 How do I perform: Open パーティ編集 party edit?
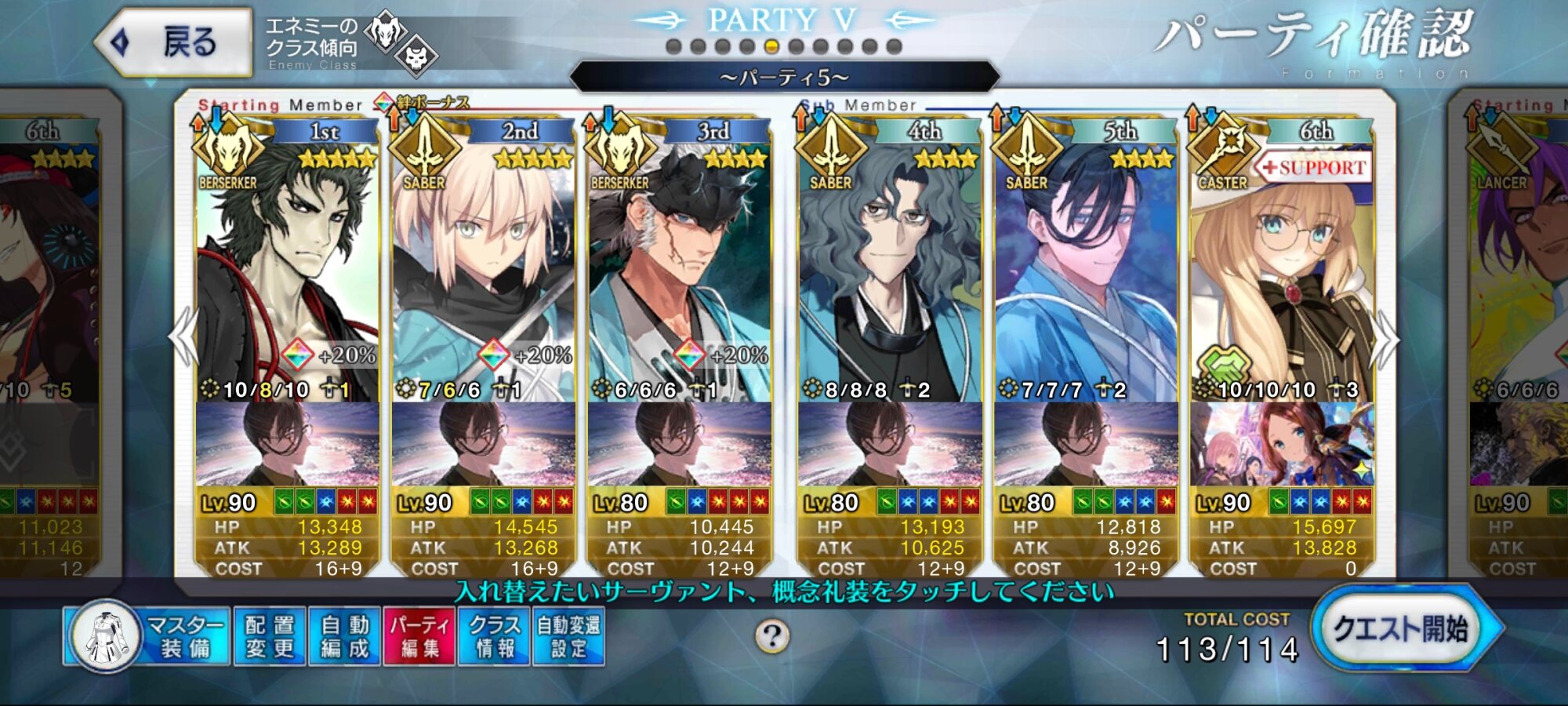pos(419,636)
